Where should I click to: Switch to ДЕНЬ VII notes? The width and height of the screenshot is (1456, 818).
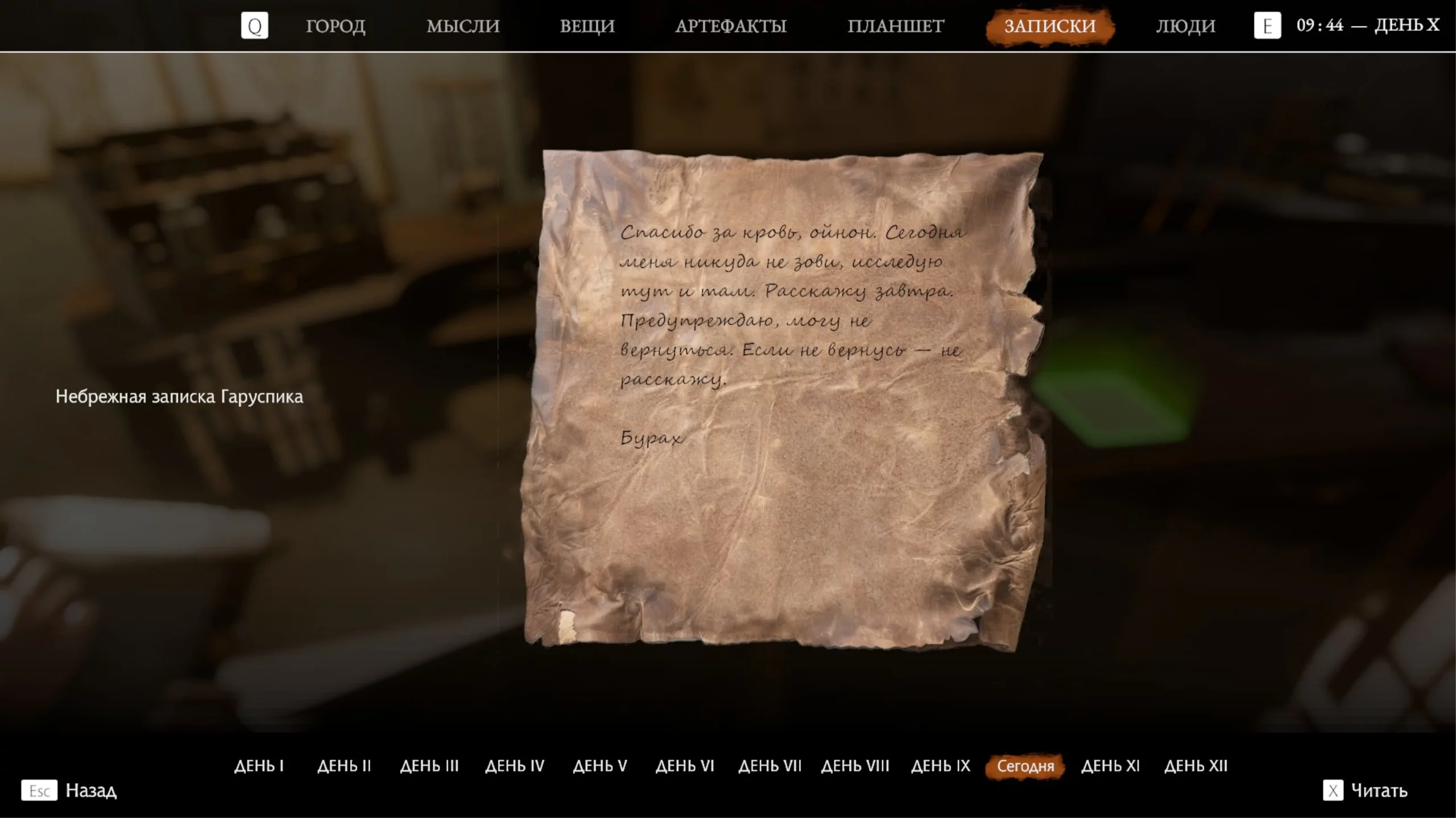coord(770,766)
